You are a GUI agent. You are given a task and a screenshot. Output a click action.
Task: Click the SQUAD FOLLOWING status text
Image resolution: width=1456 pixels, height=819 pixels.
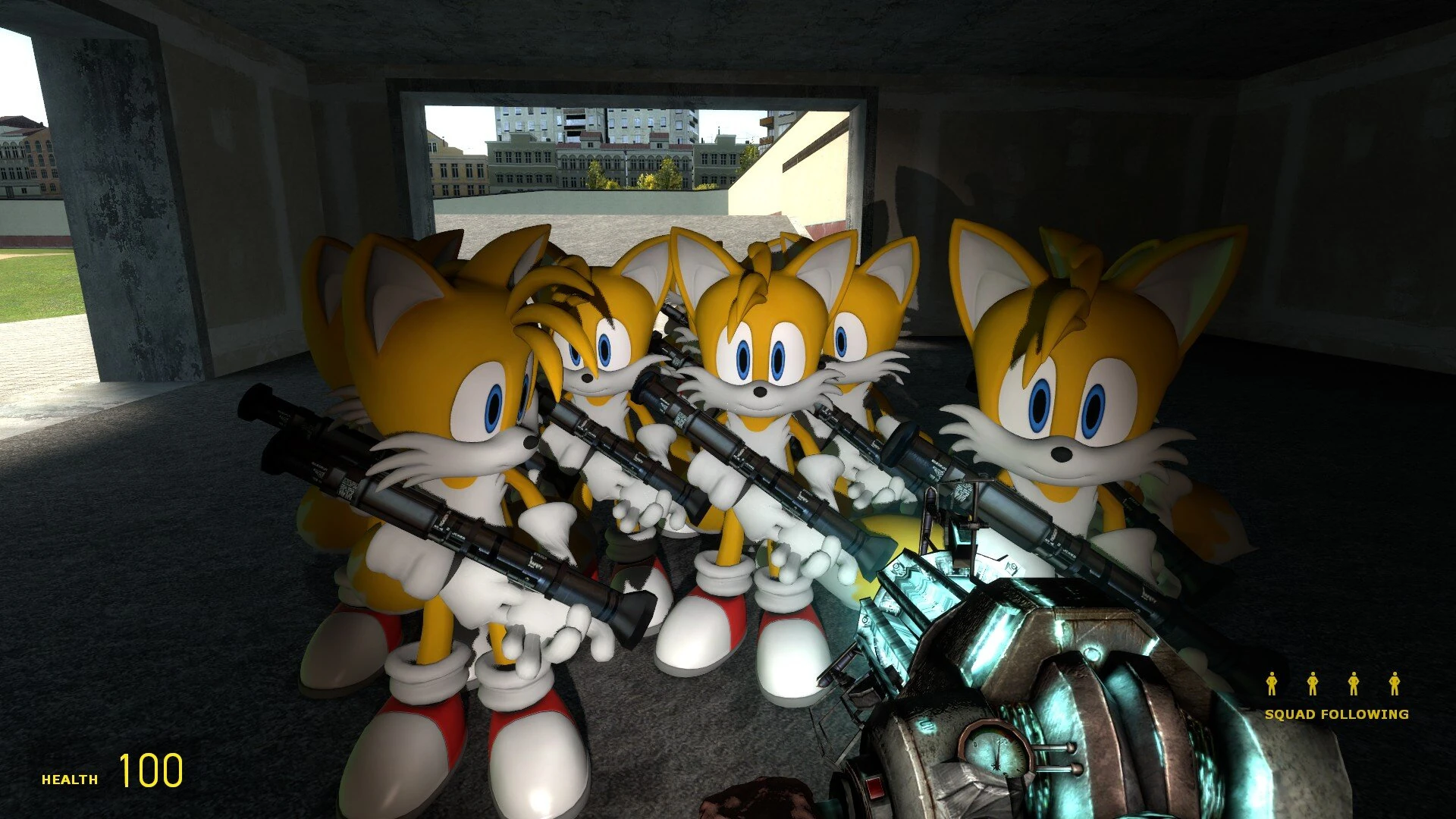1337,714
